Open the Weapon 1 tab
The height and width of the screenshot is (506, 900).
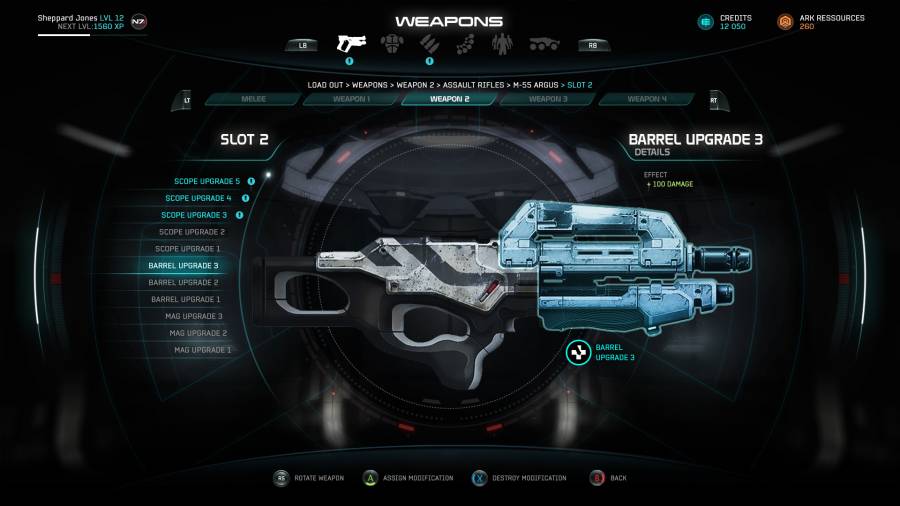click(351, 99)
